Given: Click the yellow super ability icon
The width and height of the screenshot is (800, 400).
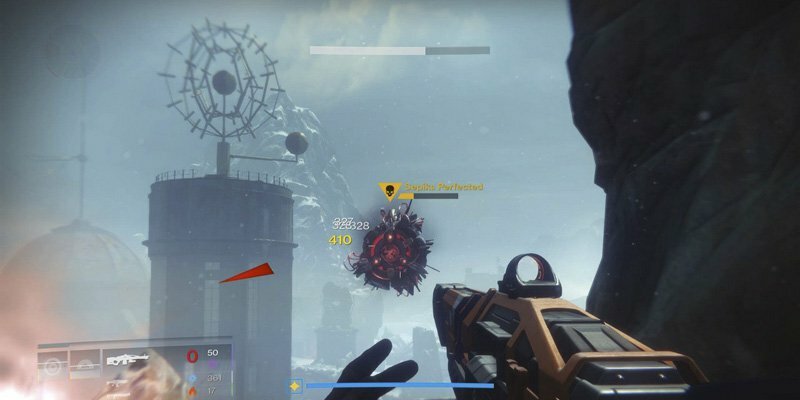Looking at the screenshot, I should tap(295, 385).
